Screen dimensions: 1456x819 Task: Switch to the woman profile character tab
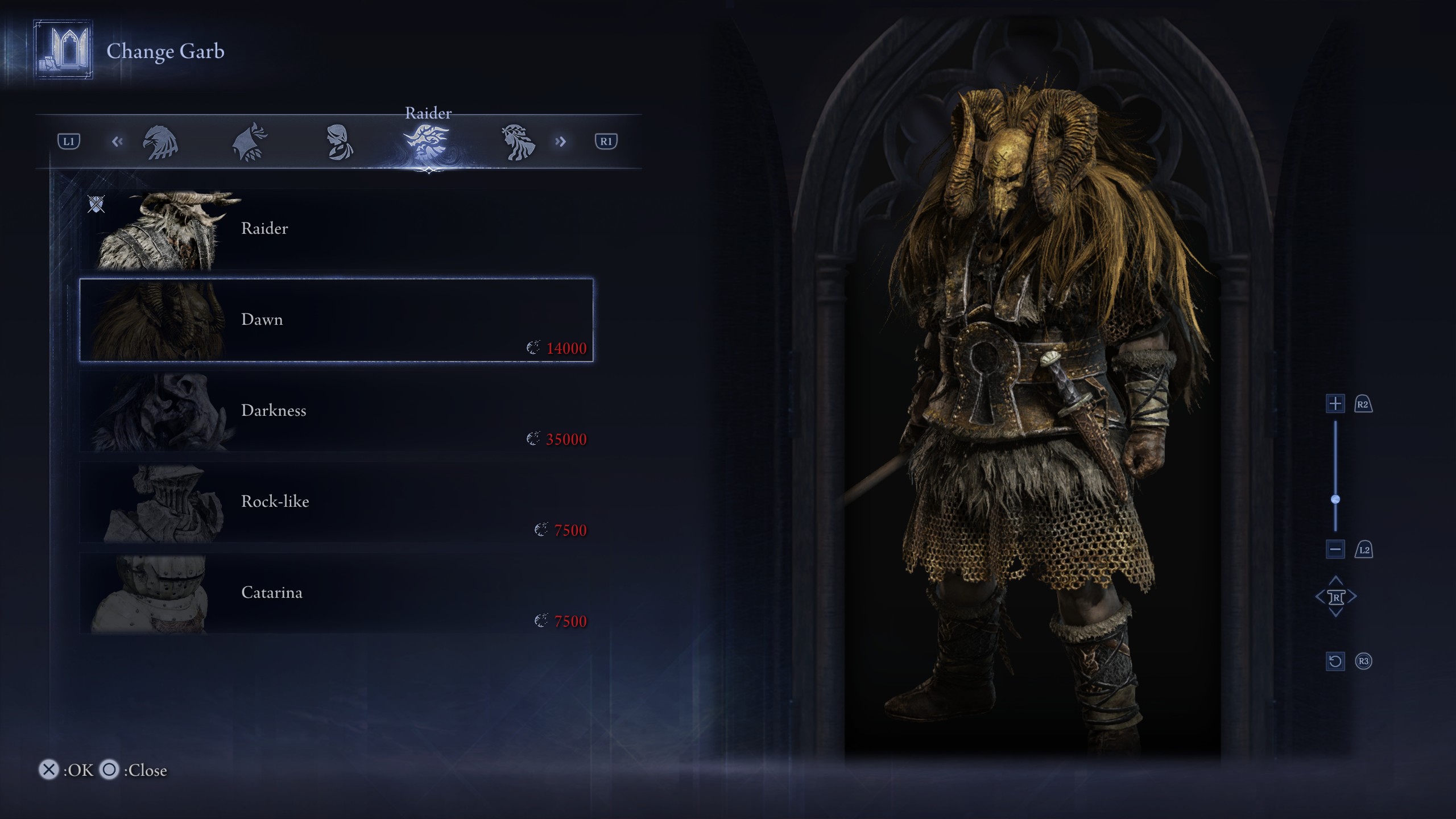pyautogui.click(x=340, y=142)
